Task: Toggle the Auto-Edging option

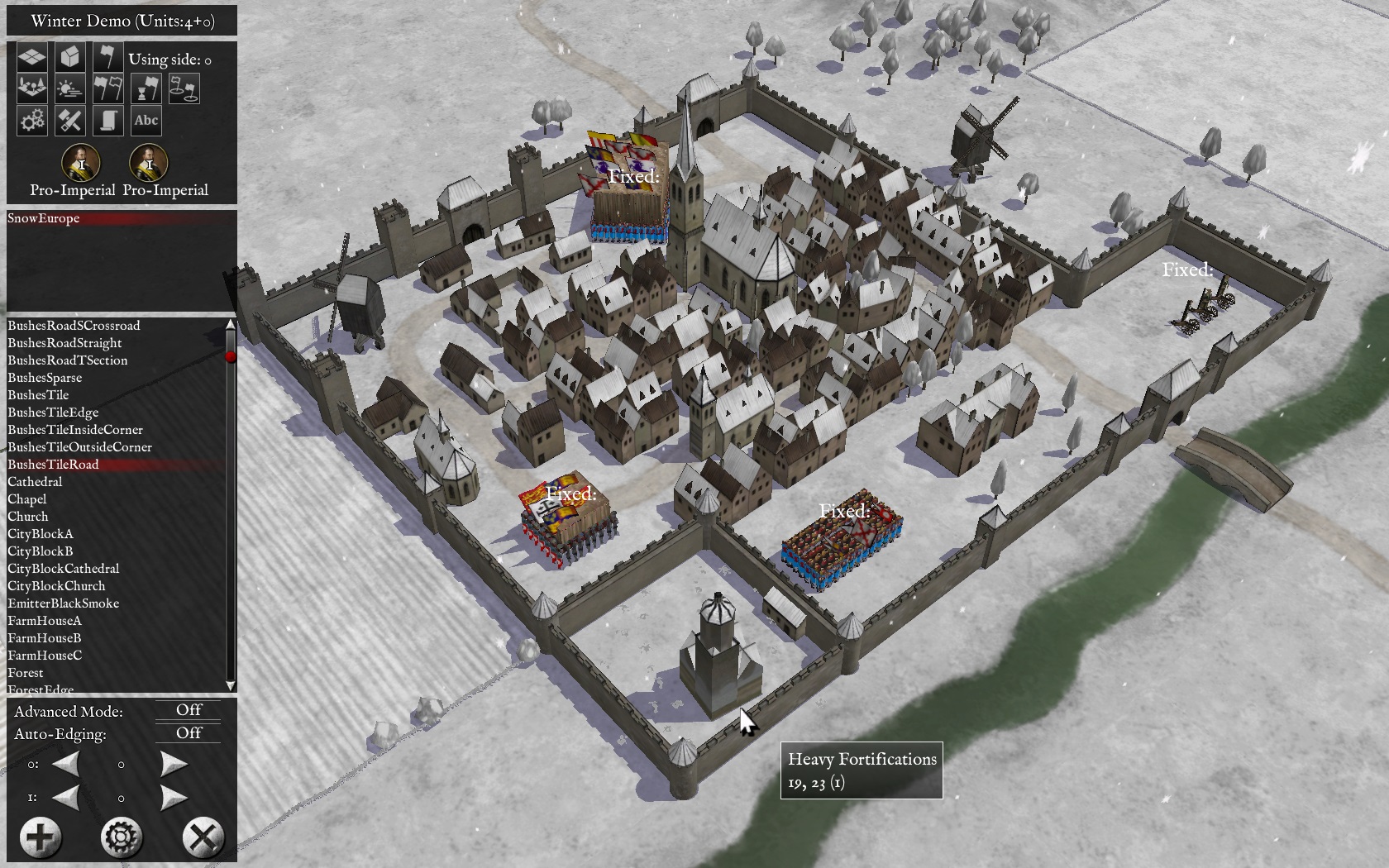Action: pos(189,733)
